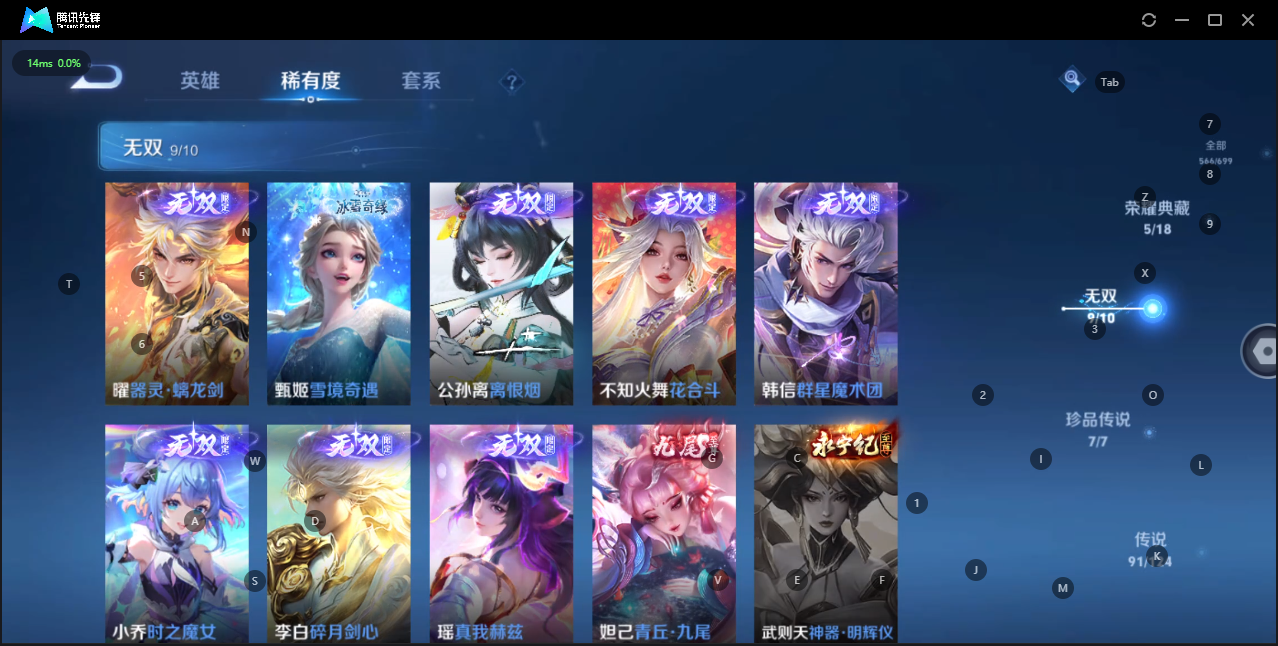Select the 曜 器灵·螭龙剑 skin card

click(177, 293)
